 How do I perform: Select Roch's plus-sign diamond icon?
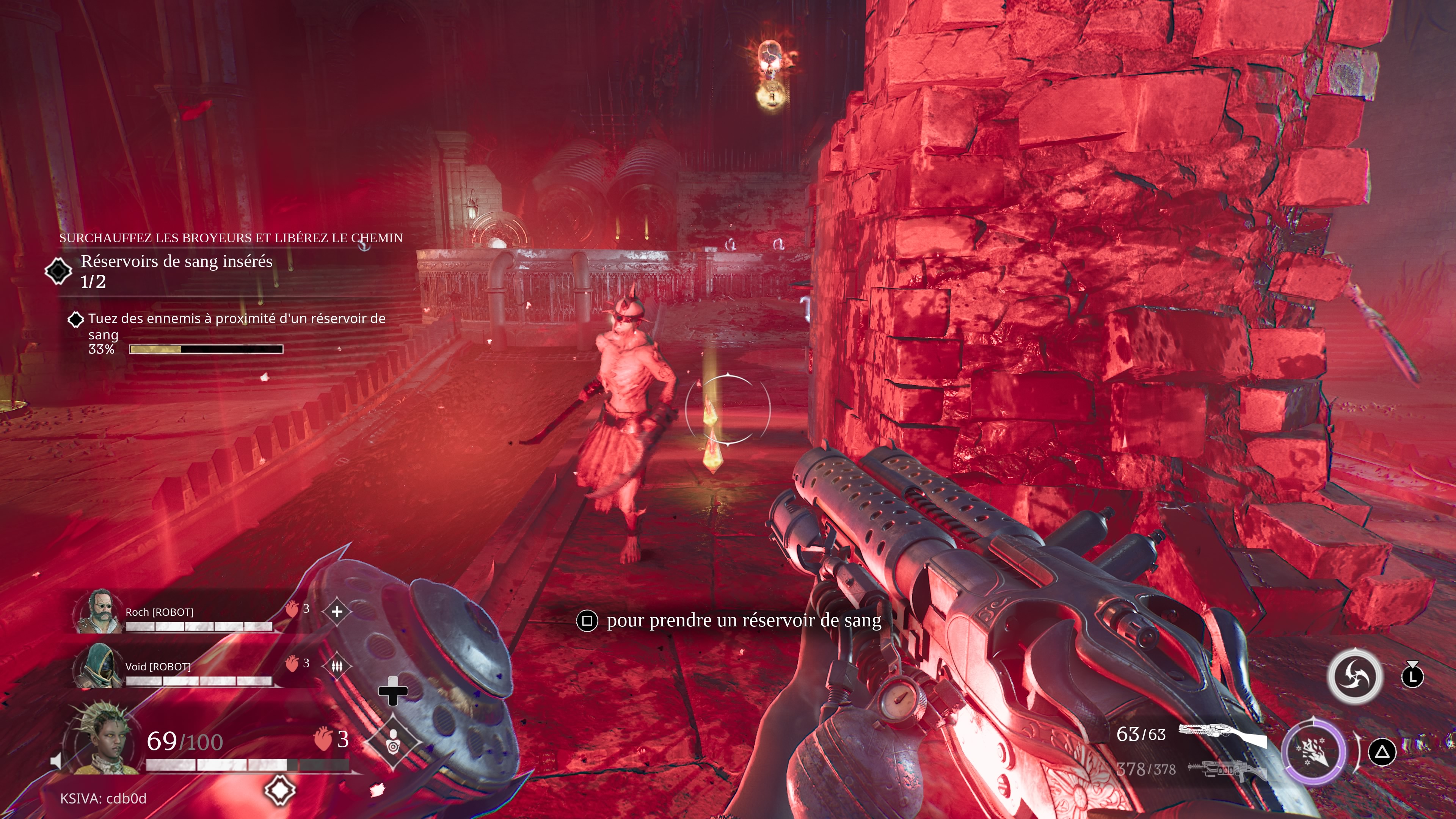click(337, 611)
